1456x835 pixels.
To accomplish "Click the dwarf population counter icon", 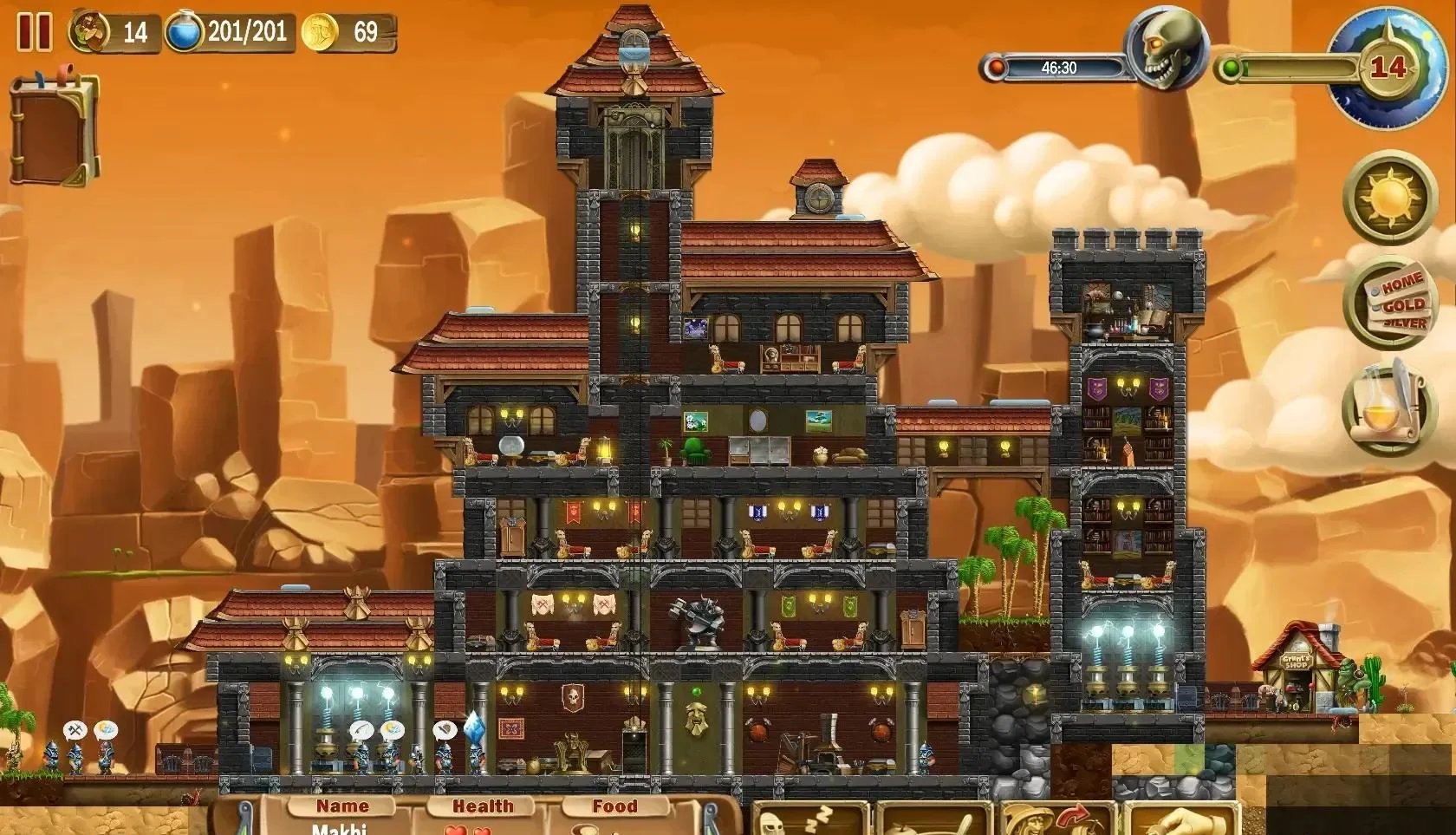I will (89, 32).
